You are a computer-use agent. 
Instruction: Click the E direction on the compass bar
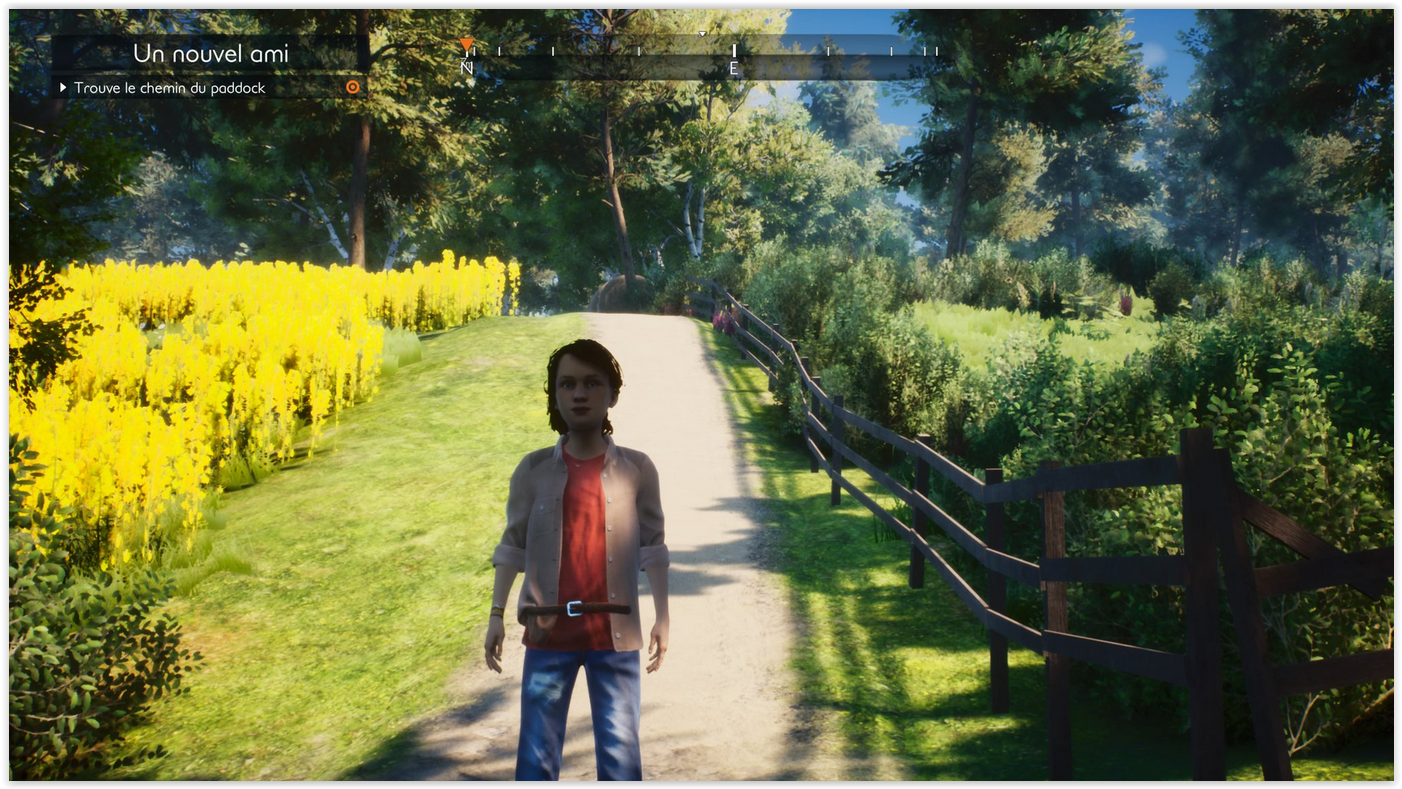coord(733,68)
